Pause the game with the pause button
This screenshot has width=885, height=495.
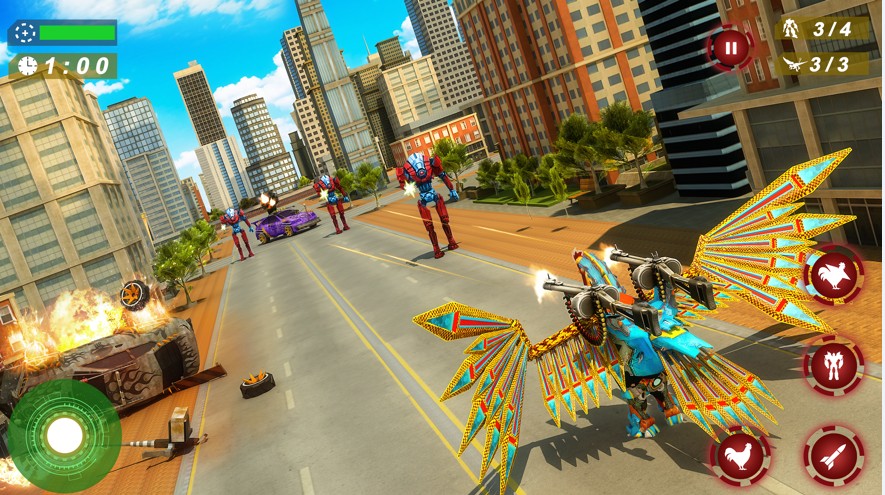tap(730, 47)
